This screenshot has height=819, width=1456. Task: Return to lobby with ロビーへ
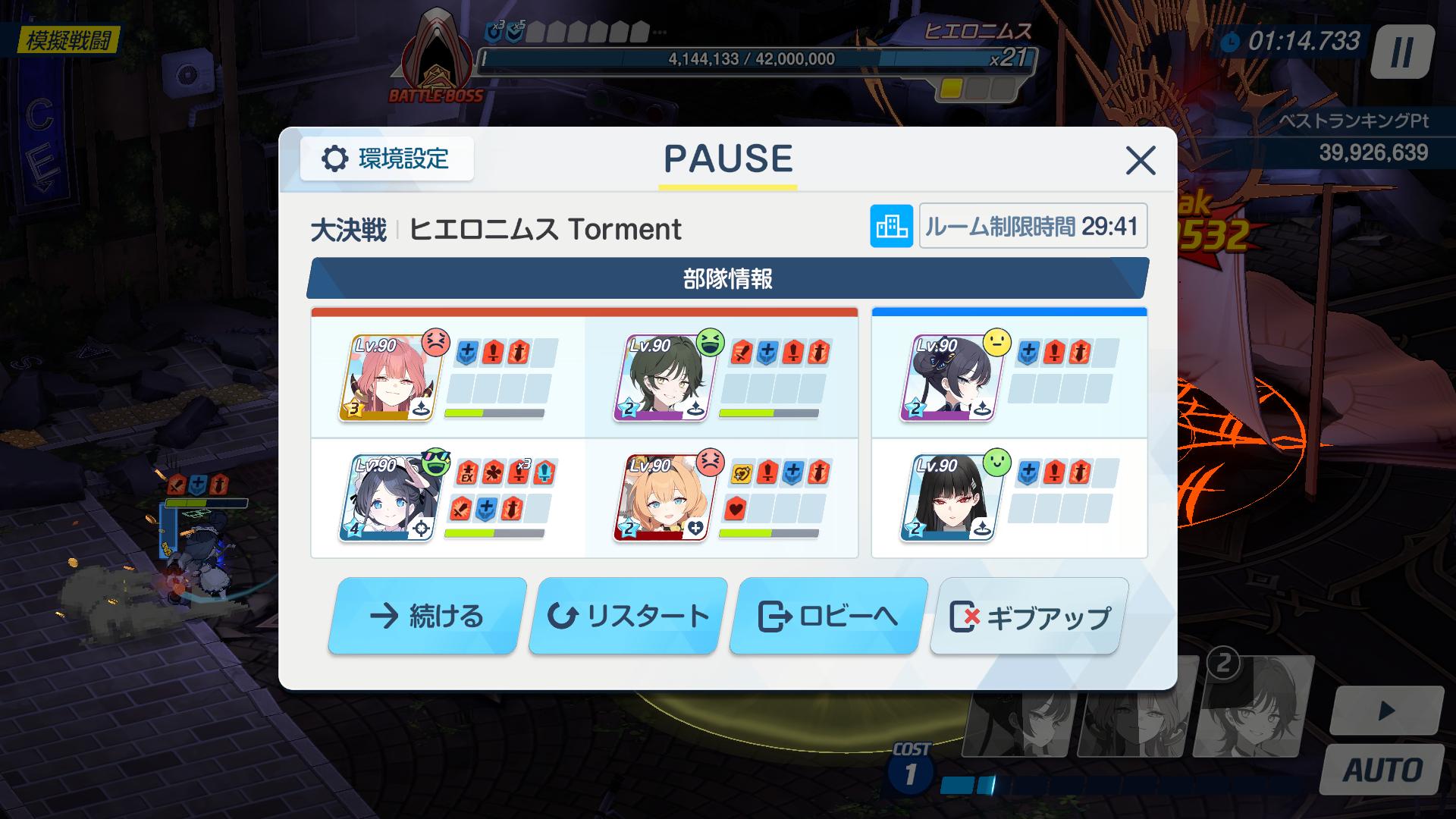click(x=828, y=616)
